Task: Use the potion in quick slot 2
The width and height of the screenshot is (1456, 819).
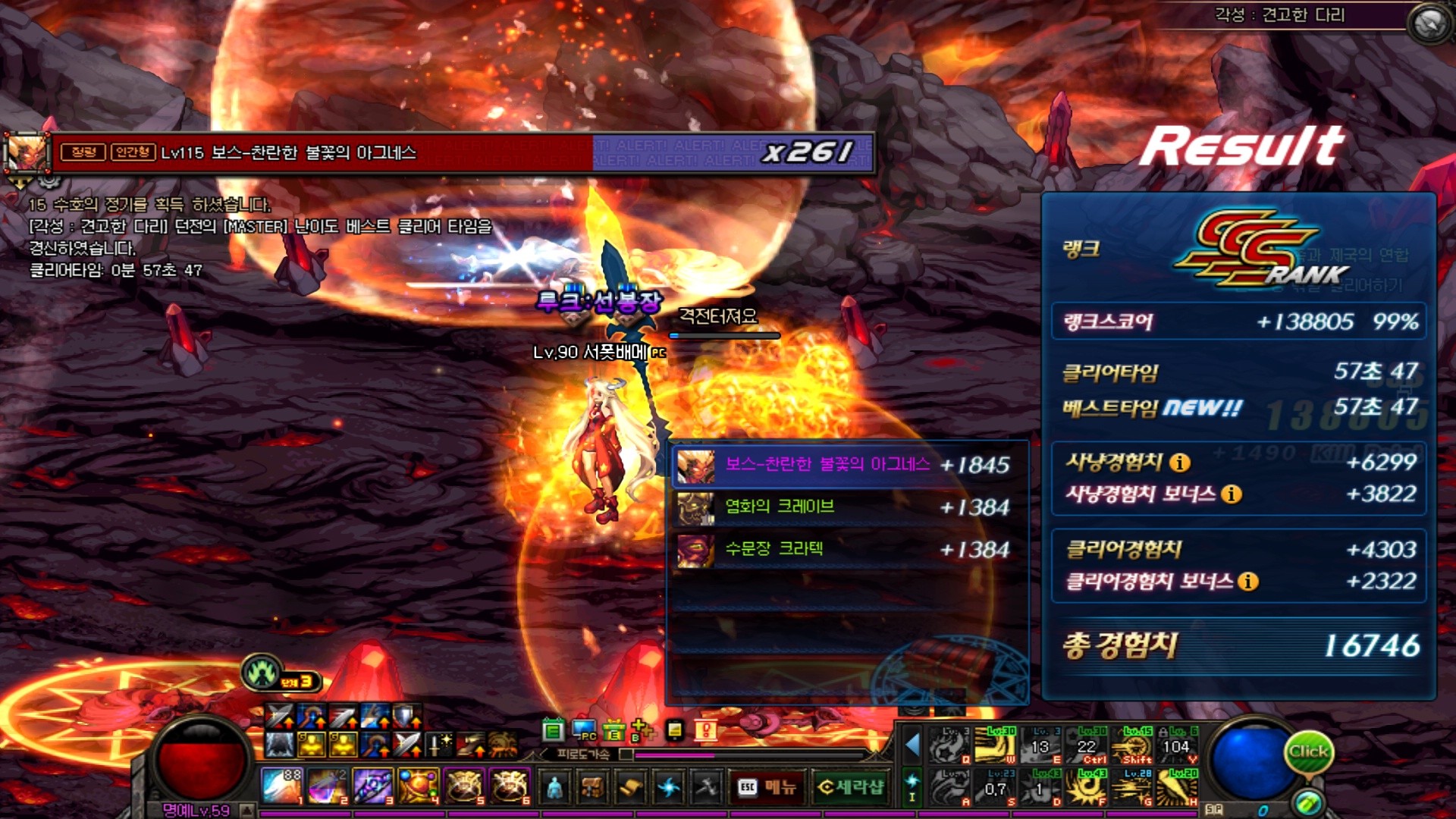Action: 327,786
